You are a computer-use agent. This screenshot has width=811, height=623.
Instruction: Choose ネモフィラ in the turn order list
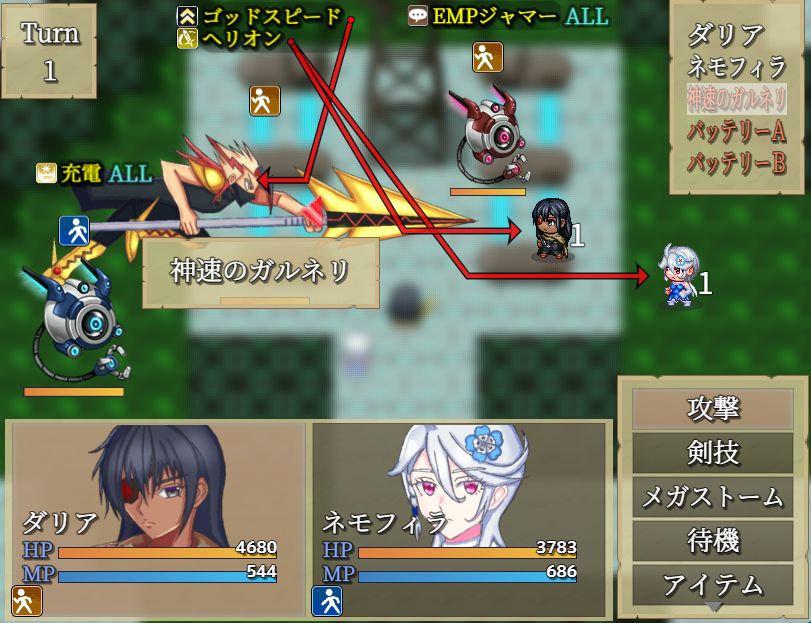click(x=734, y=67)
